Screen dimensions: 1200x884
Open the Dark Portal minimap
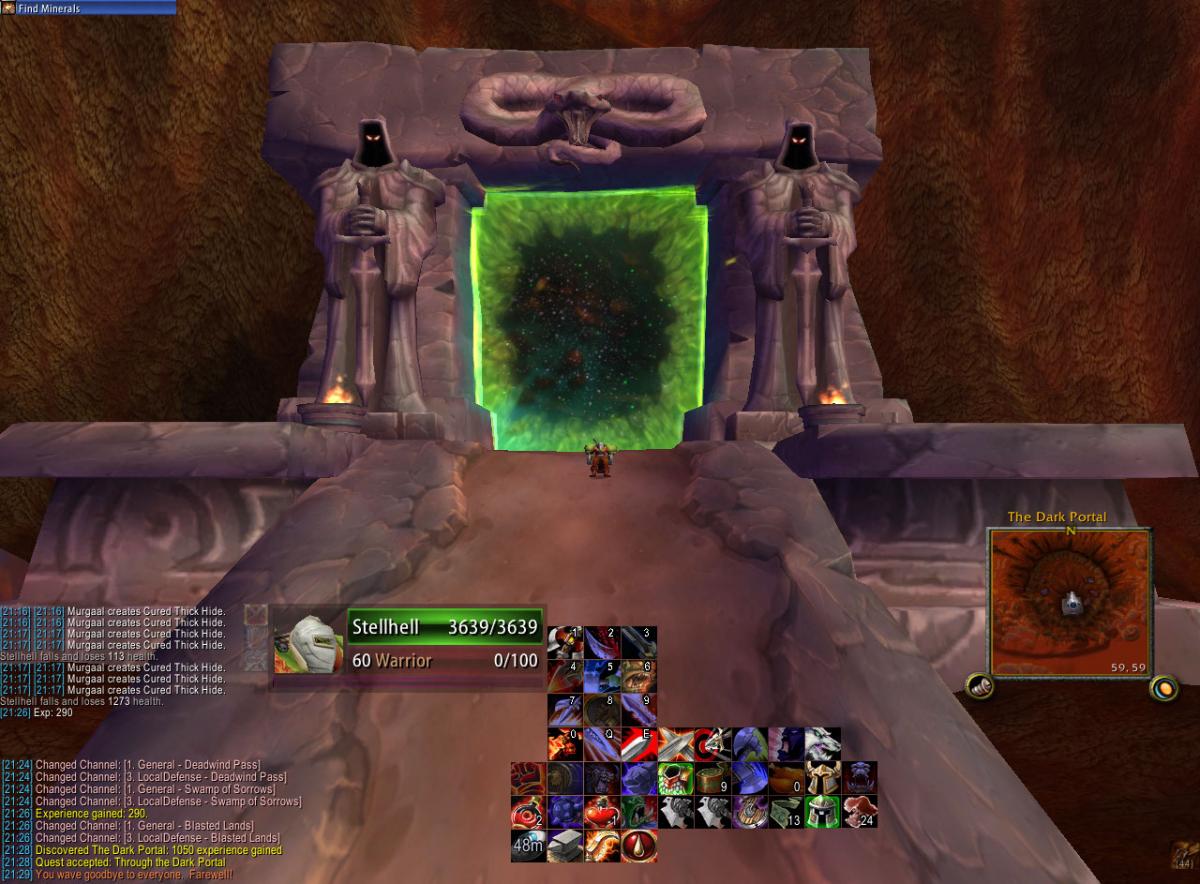[1071, 602]
